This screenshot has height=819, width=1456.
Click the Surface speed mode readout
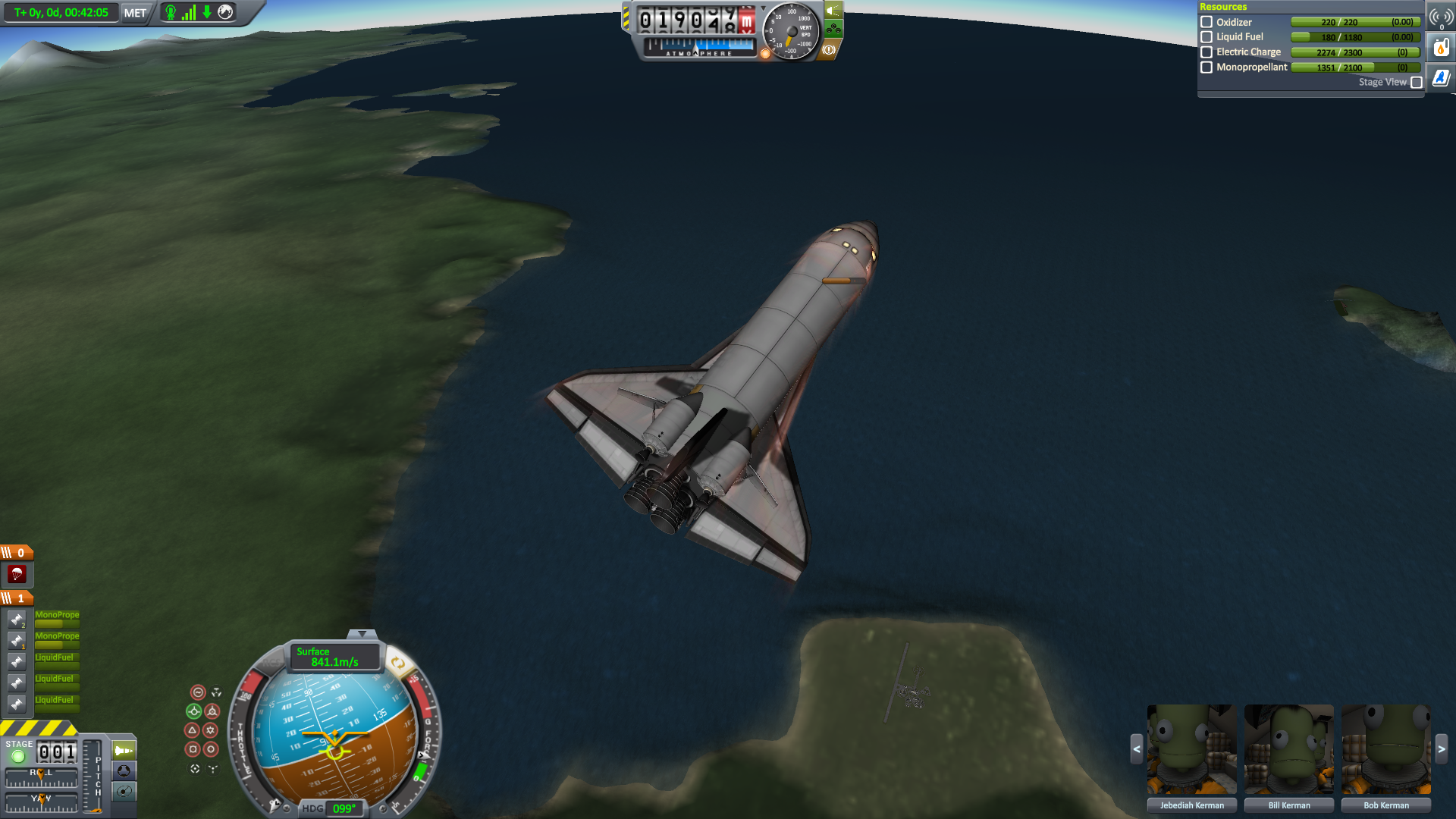pyautogui.click(x=334, y=657)
